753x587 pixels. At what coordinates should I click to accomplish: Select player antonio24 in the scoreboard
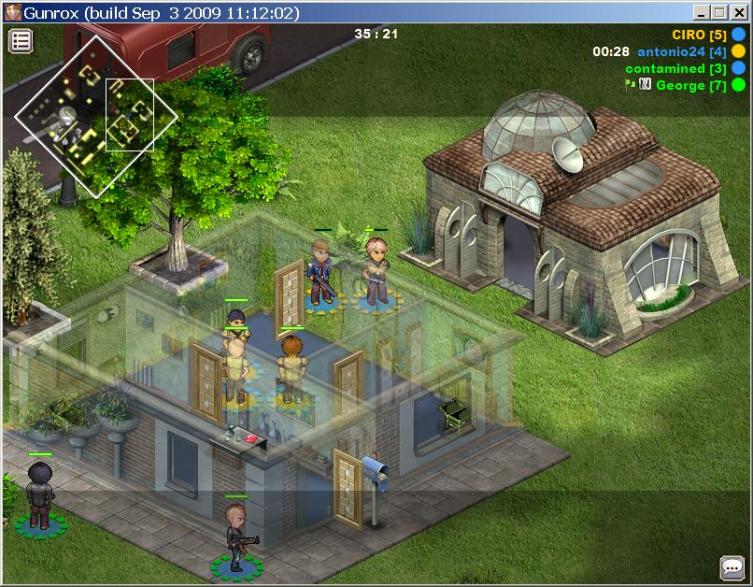(x=682, y=52)
